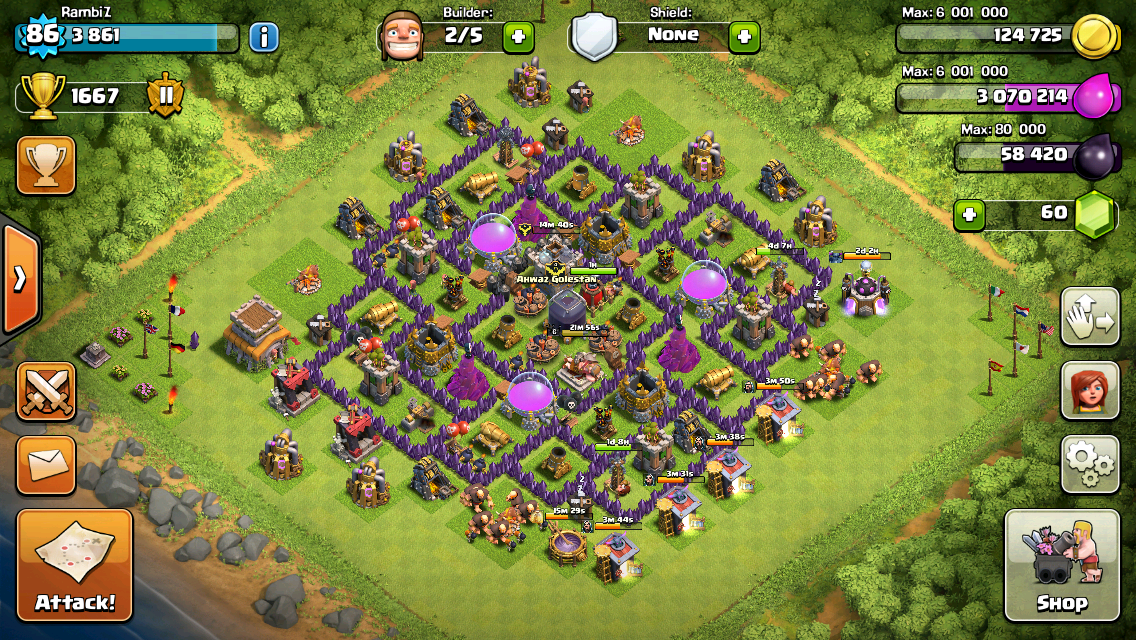Open the settings gears button

[1090, 464]
